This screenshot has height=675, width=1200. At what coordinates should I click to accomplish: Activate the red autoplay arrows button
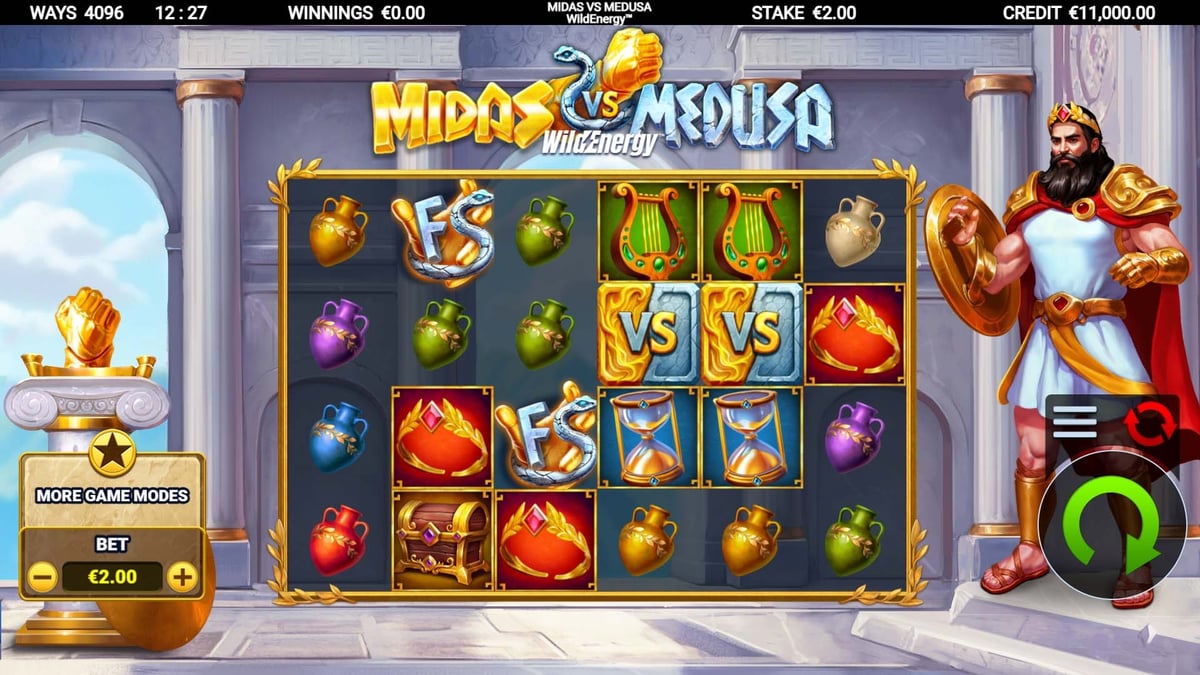coord(1145,422)
